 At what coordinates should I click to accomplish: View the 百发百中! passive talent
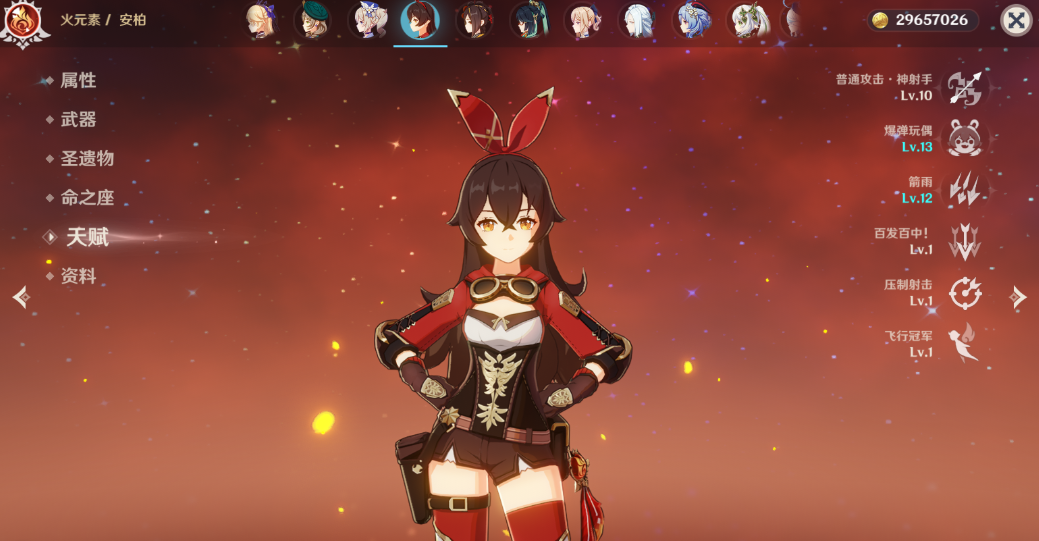(965, 241)
